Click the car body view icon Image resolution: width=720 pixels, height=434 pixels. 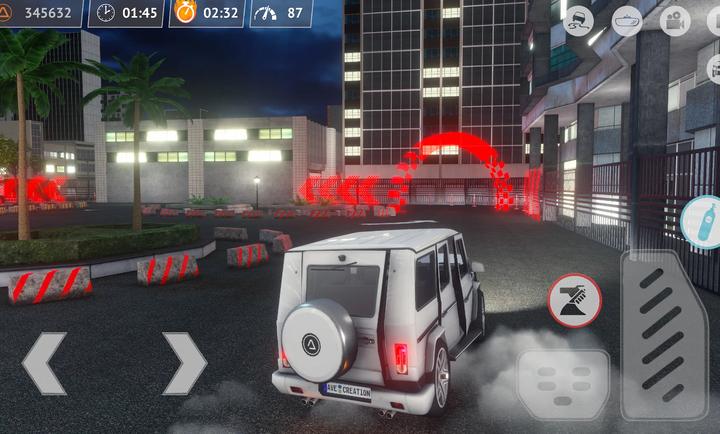627,20
